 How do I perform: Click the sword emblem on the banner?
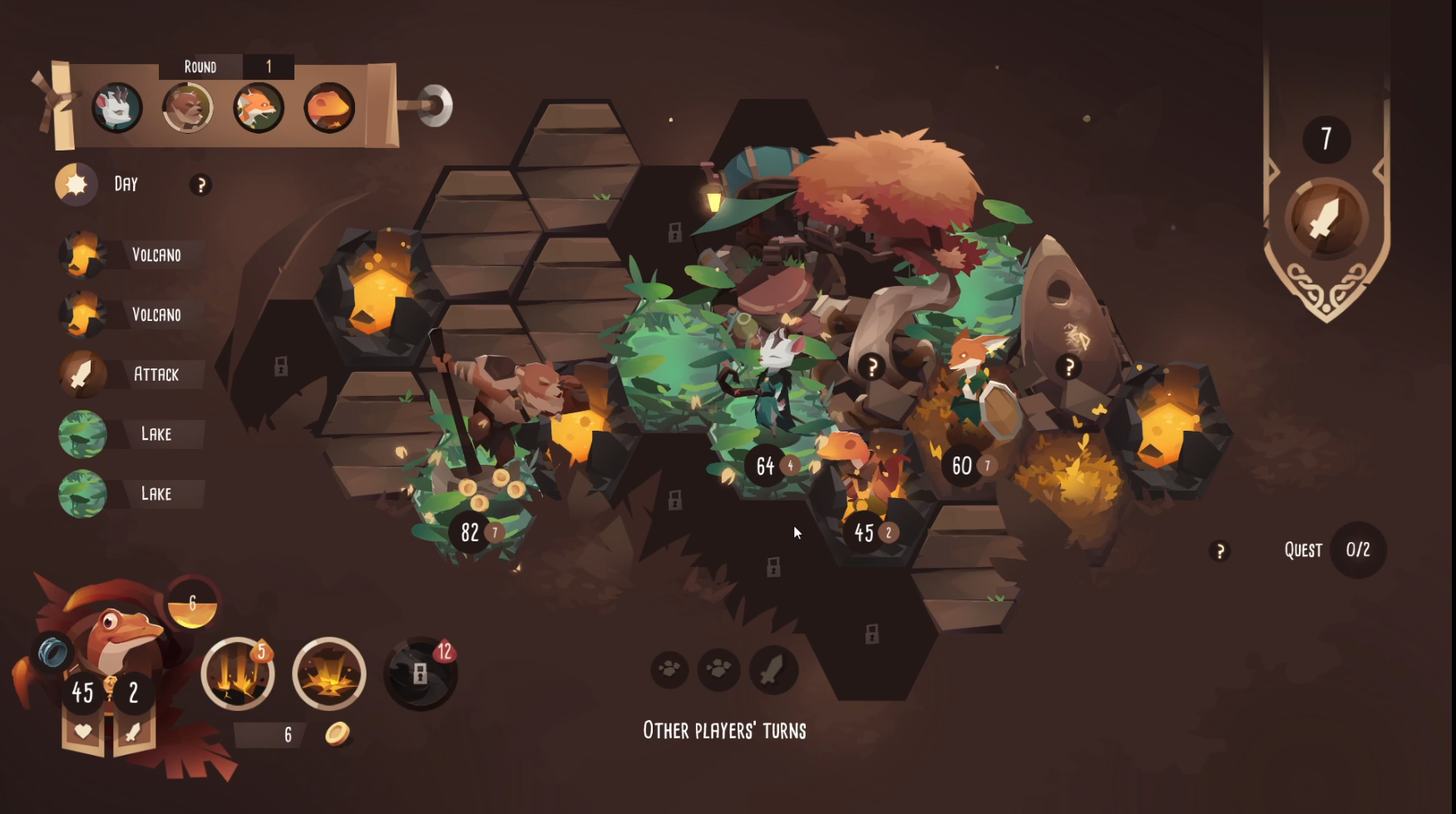point(1325,220)
